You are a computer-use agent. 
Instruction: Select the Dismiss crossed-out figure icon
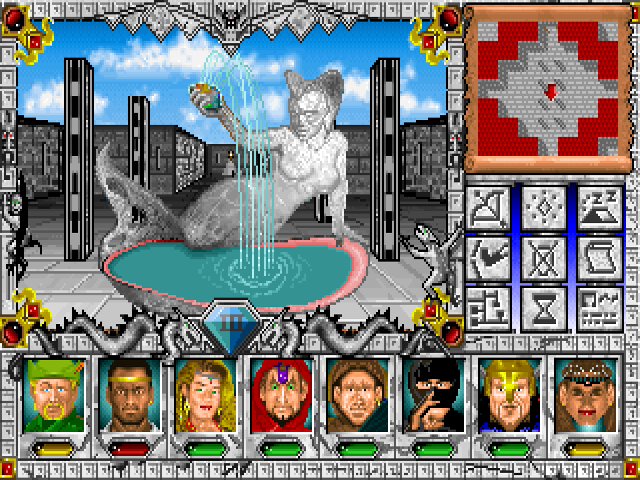(544, 255)
